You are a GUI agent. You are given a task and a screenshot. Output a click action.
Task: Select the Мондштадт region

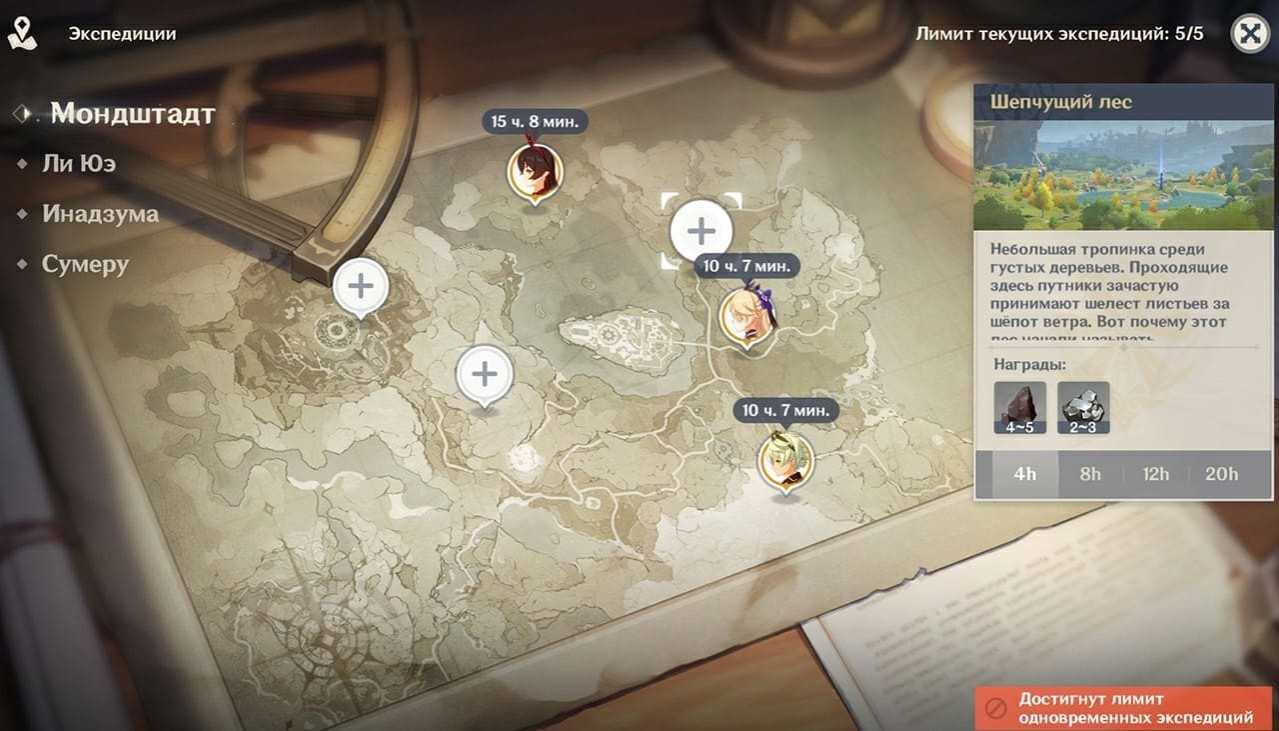(x=132, y=114)
